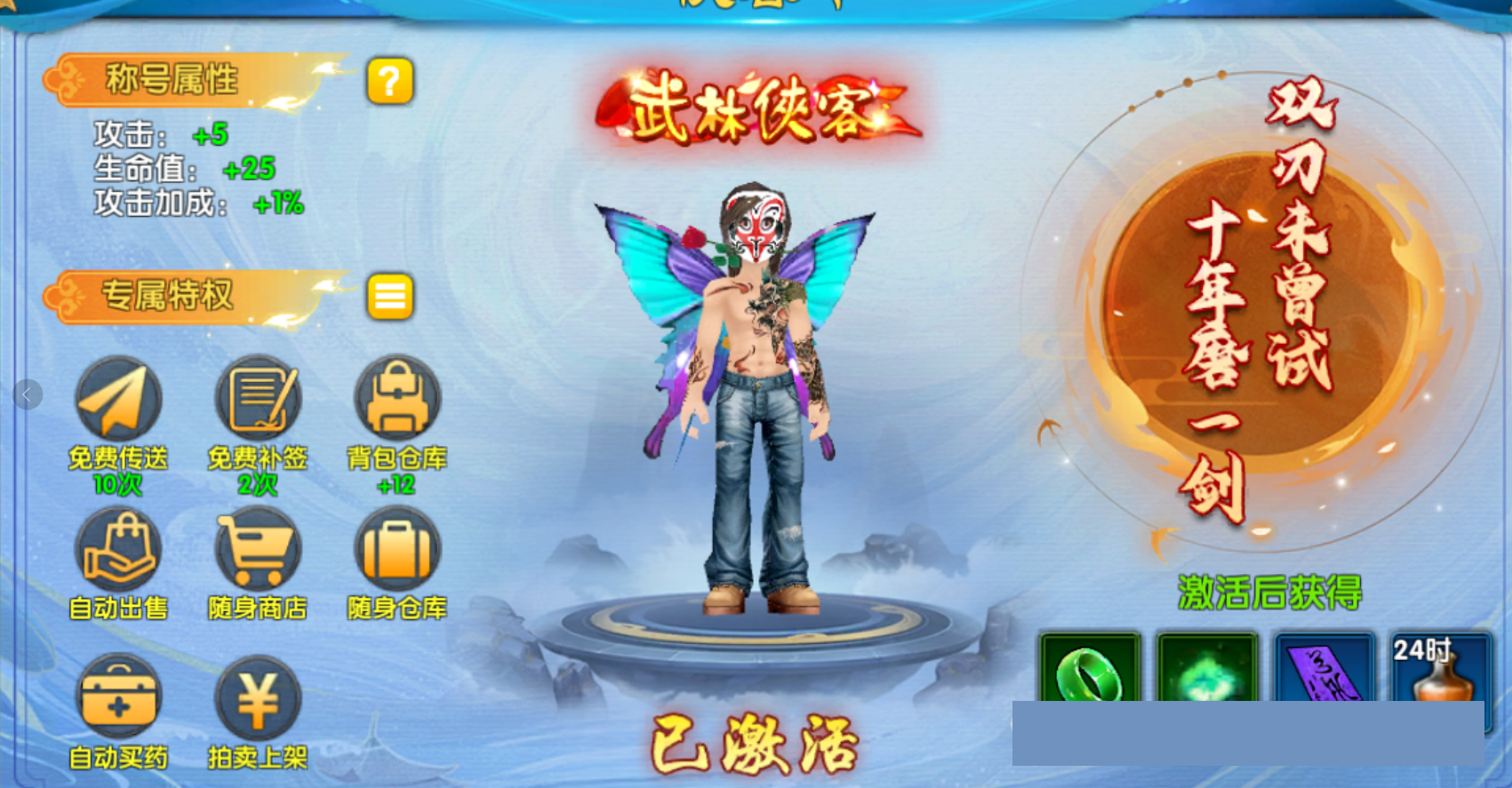The width and height of the screenshot is (1512, 788).
Task: Pick the 24-hour potion jar reward
Action: (x=1441, y=668)
